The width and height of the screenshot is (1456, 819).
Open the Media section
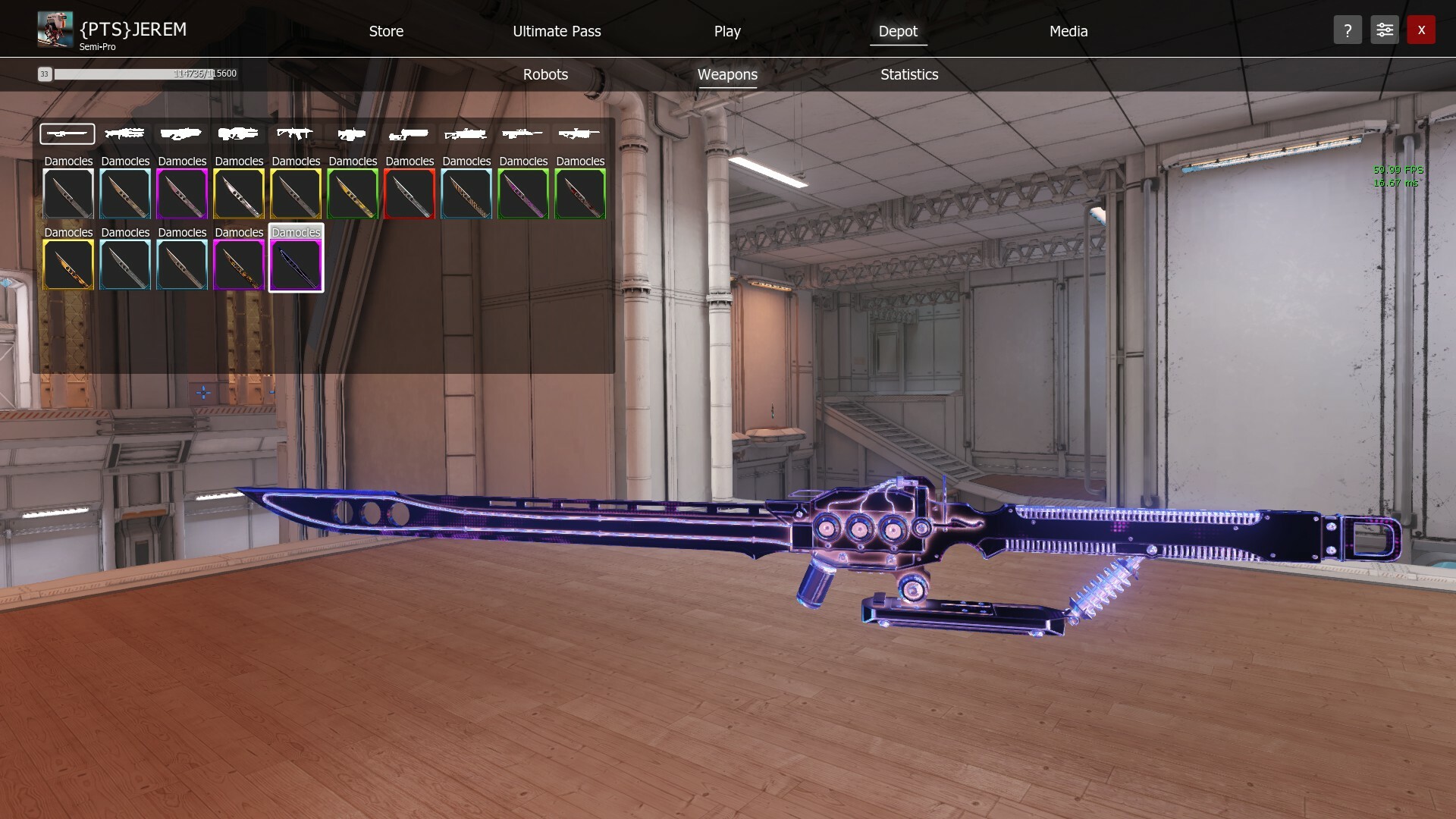[1068, 31]
